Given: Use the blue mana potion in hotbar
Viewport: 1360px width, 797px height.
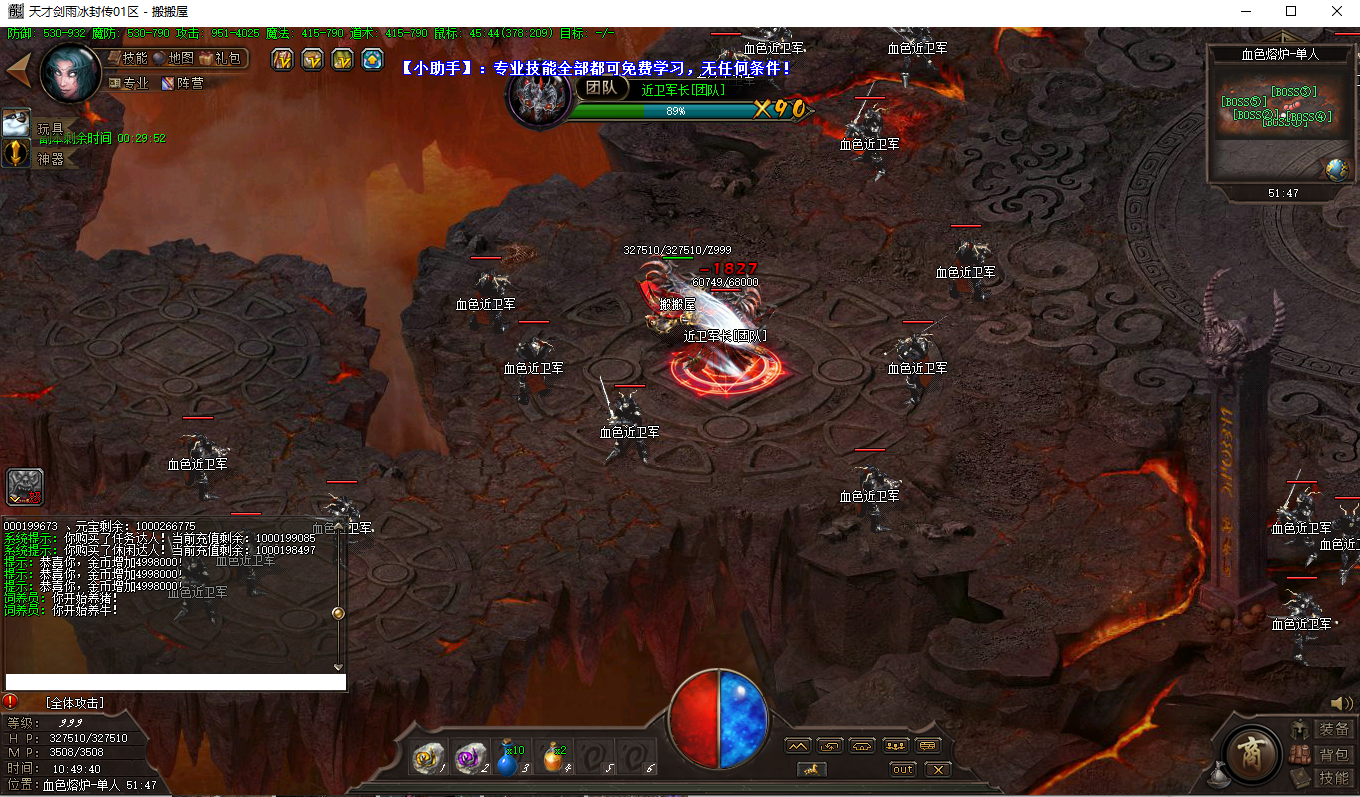Looking at the screenshot, I should 508,759.
